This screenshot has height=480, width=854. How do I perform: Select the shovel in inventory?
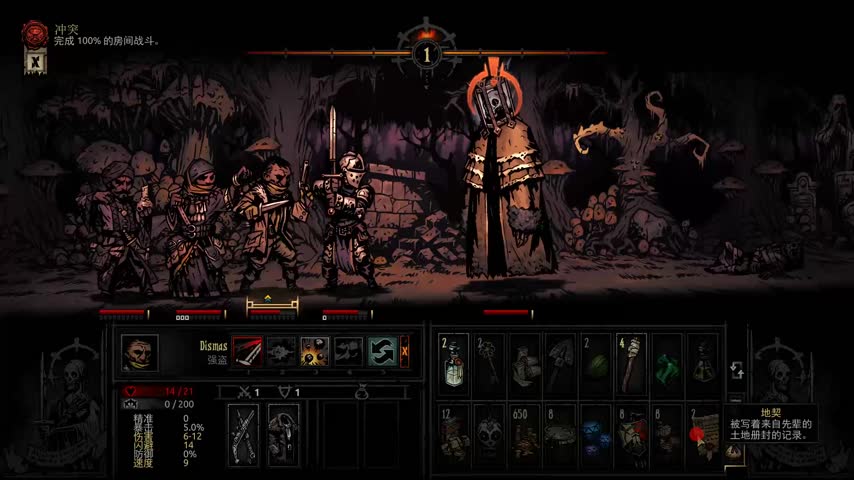click(560, 358)
